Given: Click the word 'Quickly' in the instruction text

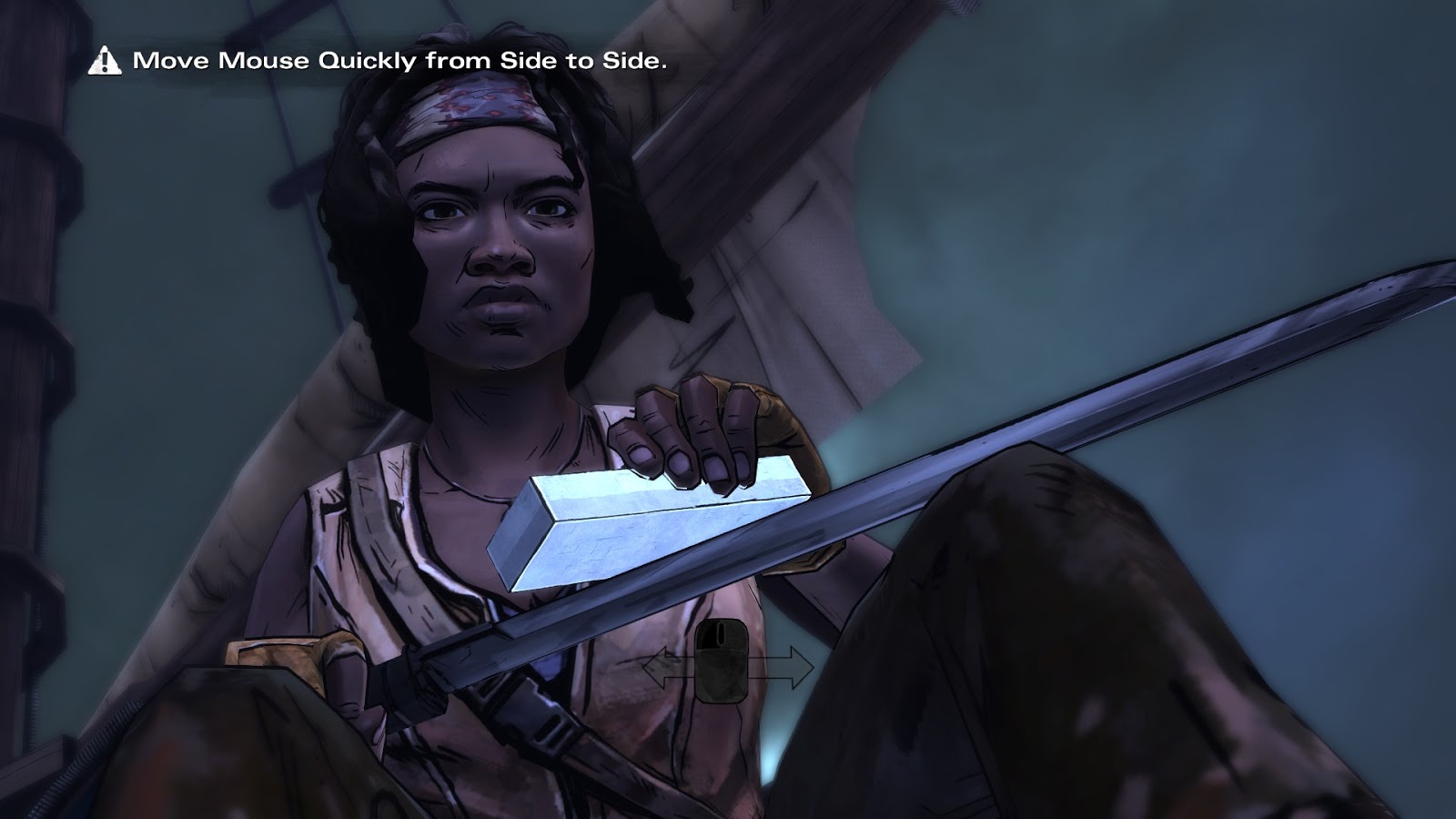Looking at the screenshot, I should pos(368,62).
